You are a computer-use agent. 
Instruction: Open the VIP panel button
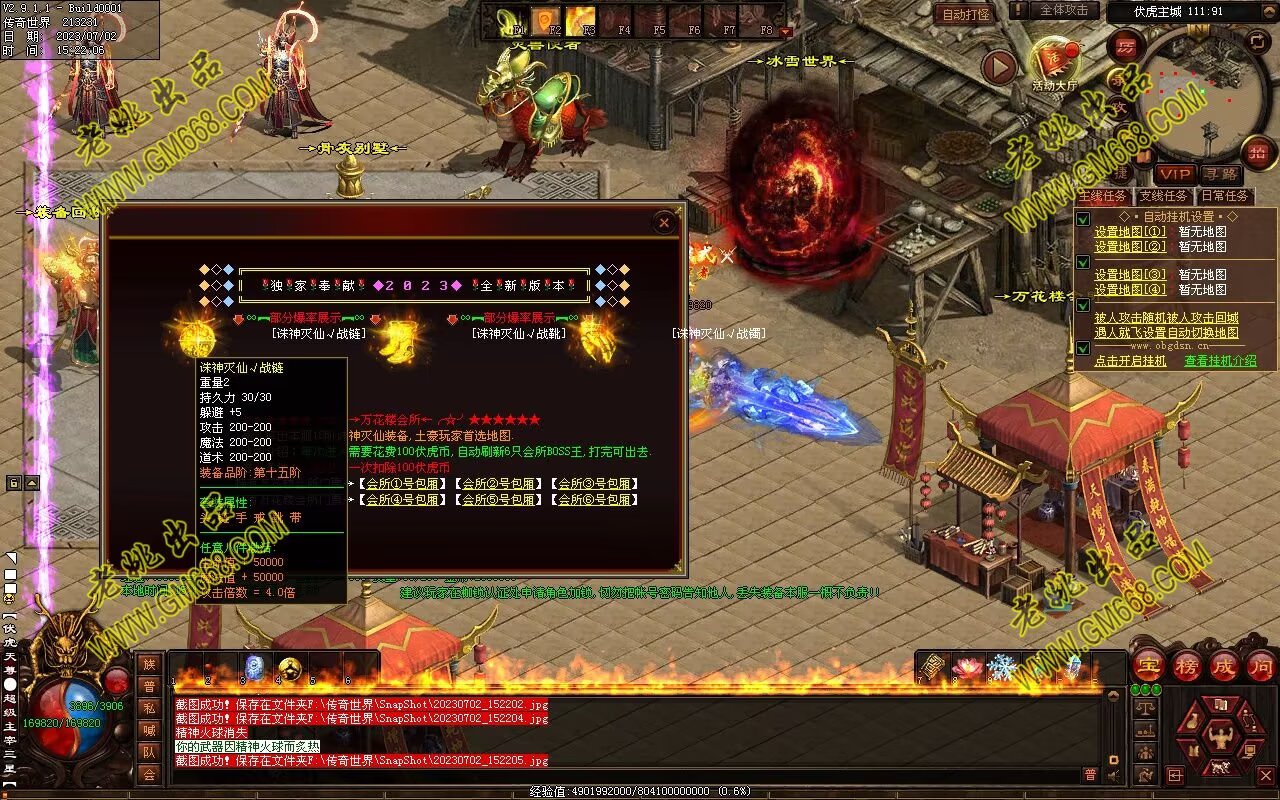pyautogui.click(x=1175, y=174)
